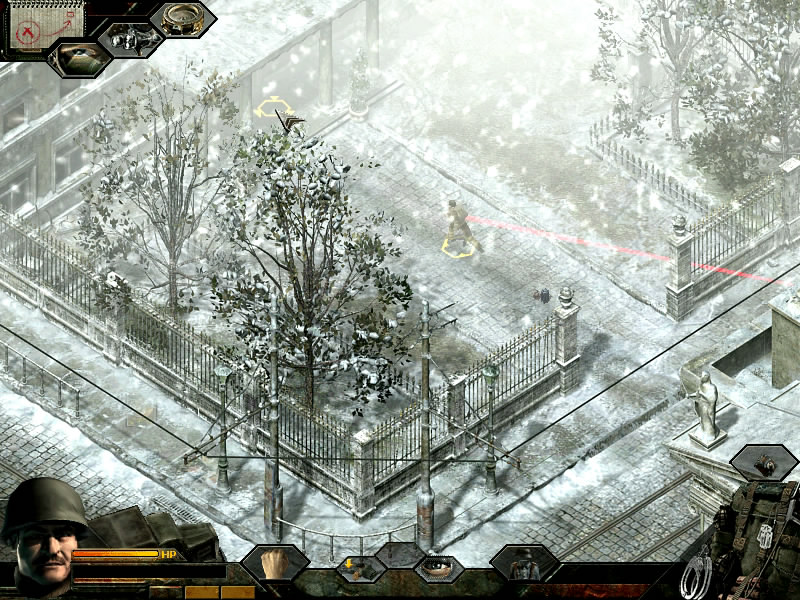Click the hexagon item above the backpack
Screen dimensions: 800x600
(764, 462)
